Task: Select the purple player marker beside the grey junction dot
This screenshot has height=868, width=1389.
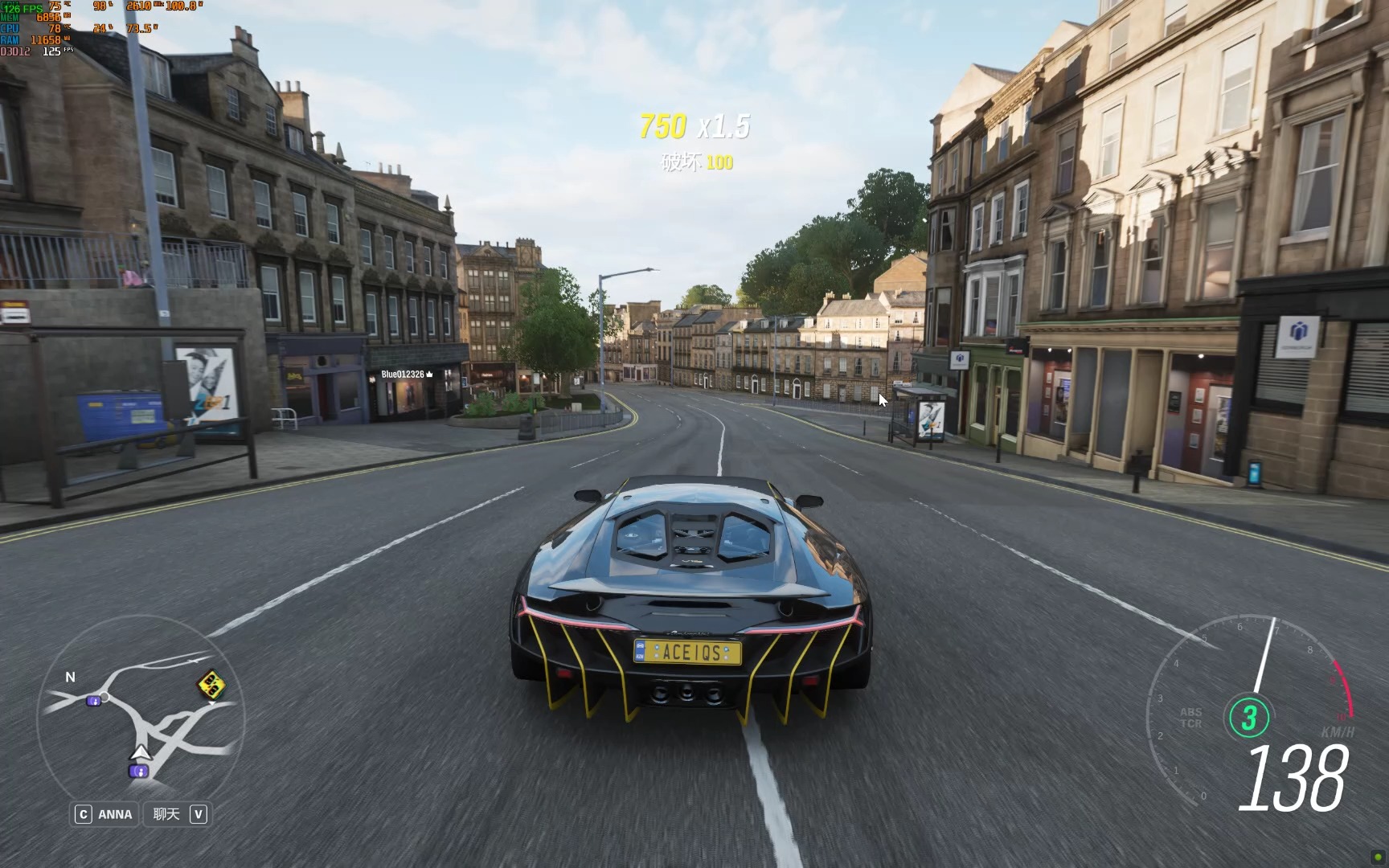Action: click(93, 701)
